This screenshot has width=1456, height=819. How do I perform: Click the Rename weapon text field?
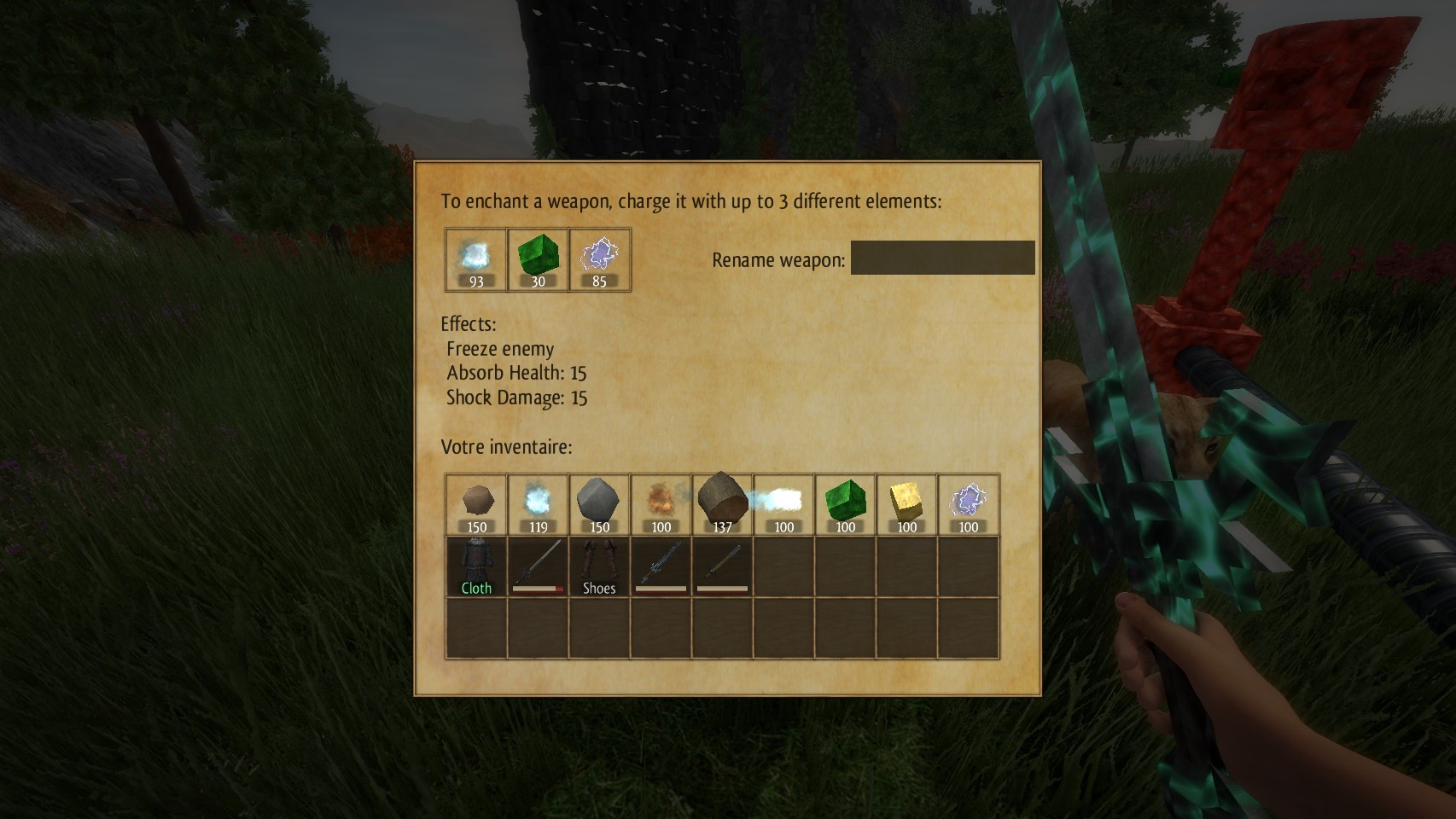(942, 258)
